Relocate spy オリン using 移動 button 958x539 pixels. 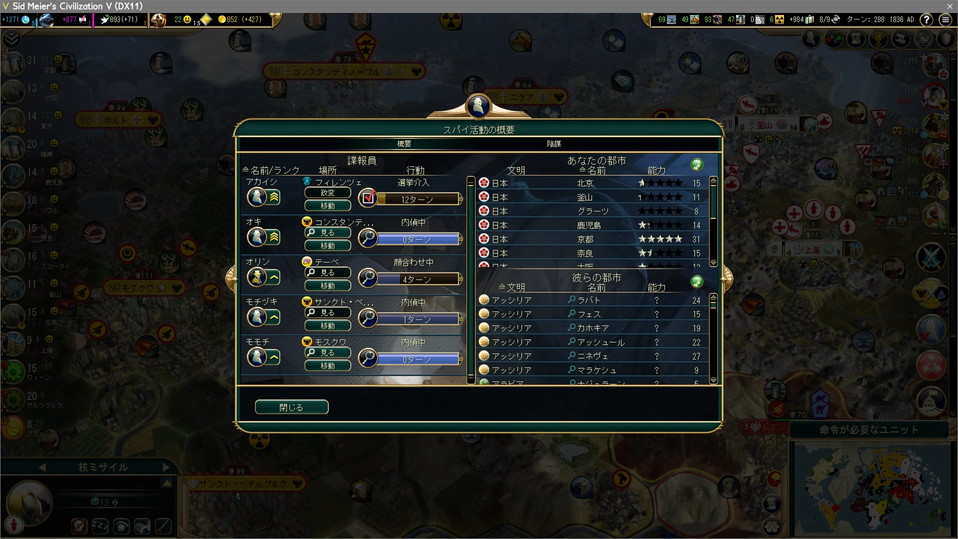[x=328, y=285]
